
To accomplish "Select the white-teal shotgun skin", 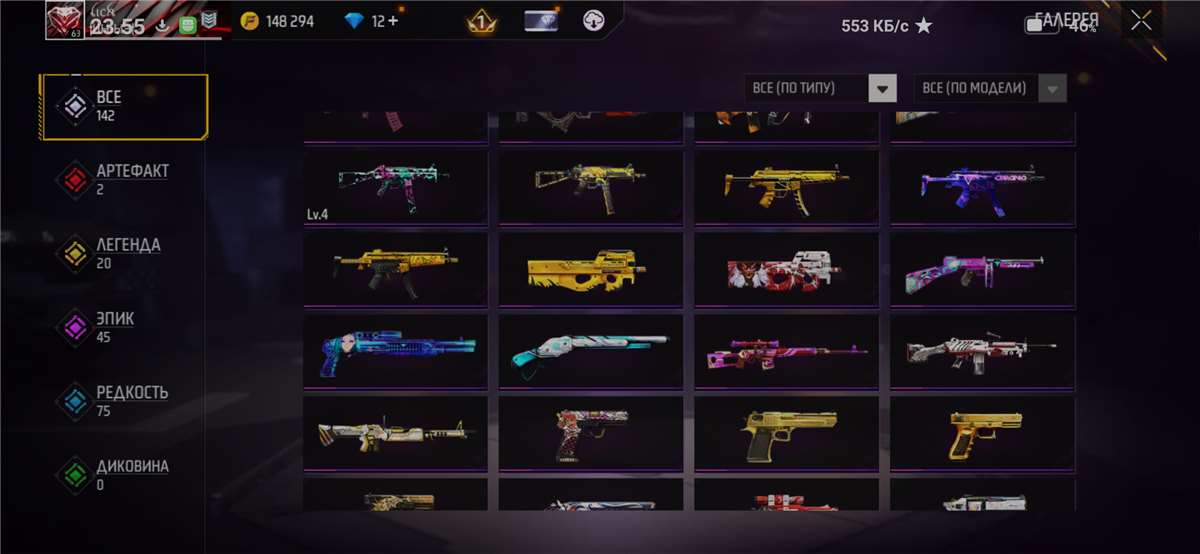I will pos(591,350).
